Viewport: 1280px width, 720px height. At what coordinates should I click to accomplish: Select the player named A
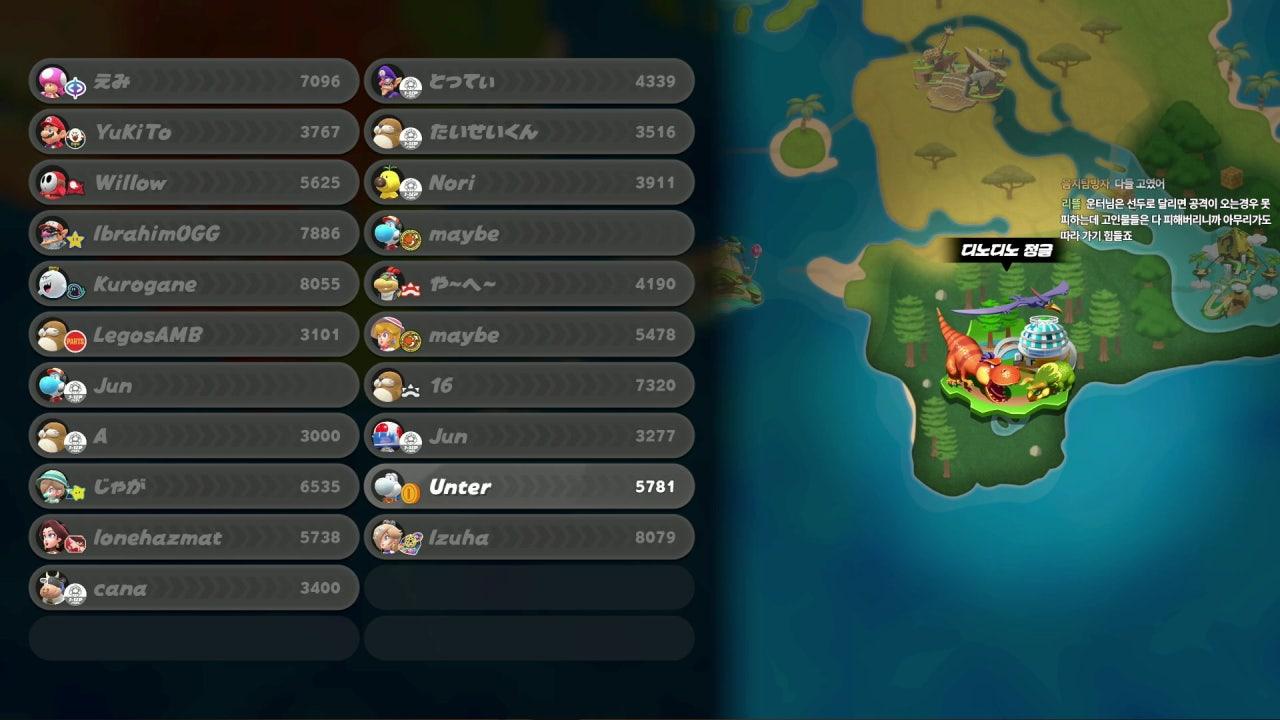(194, 436)
